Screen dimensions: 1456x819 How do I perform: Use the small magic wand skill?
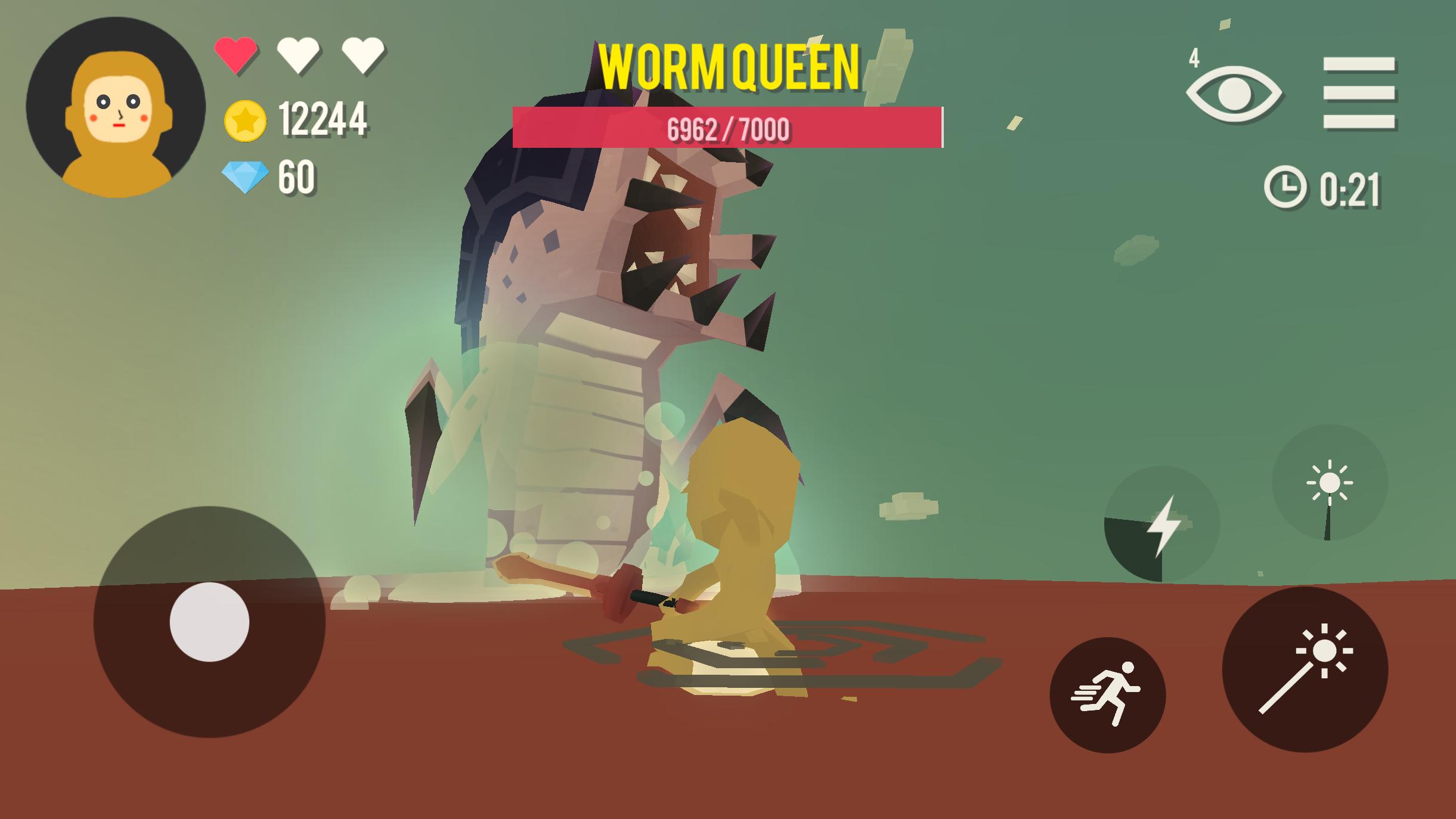point(1329,483)
